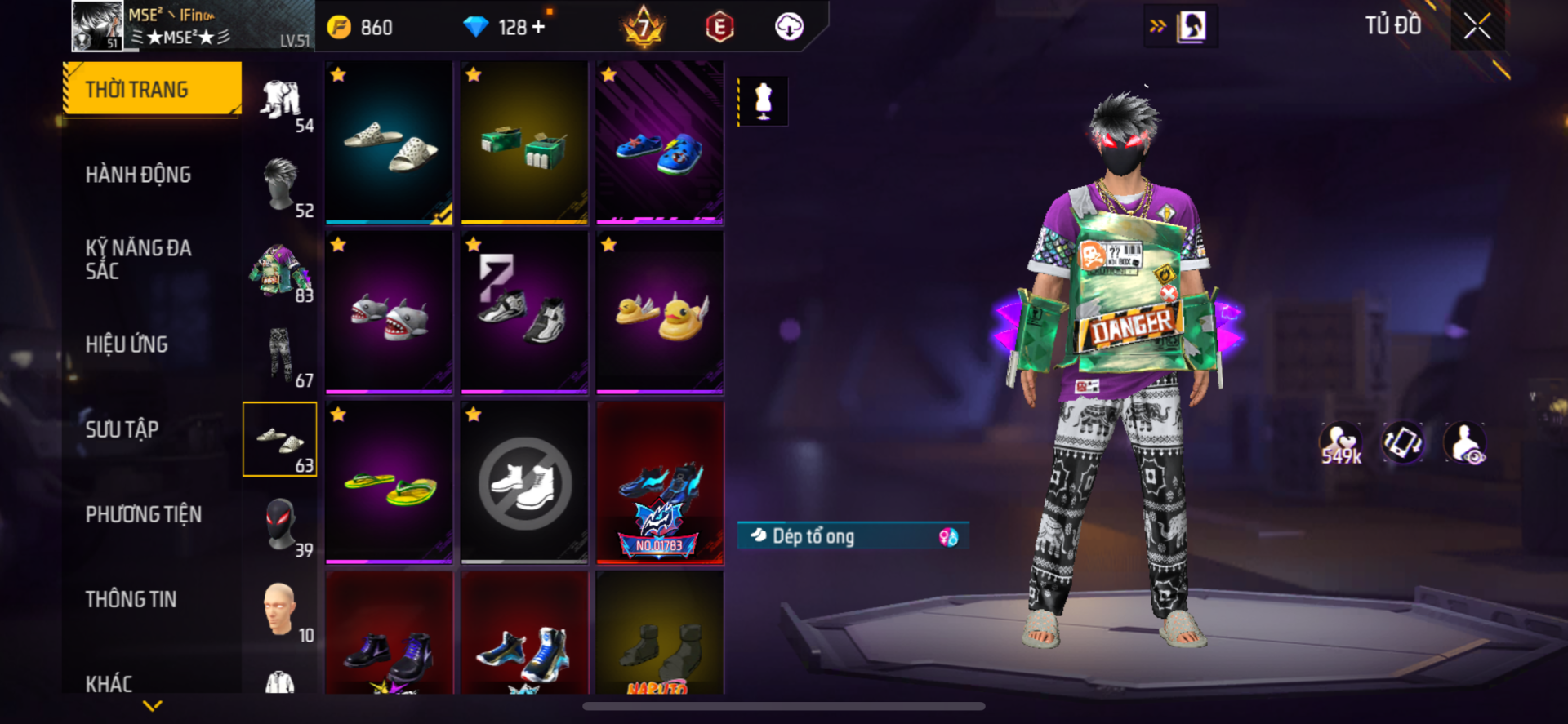Pick the green-yellow flip-flops

point(389,483)
